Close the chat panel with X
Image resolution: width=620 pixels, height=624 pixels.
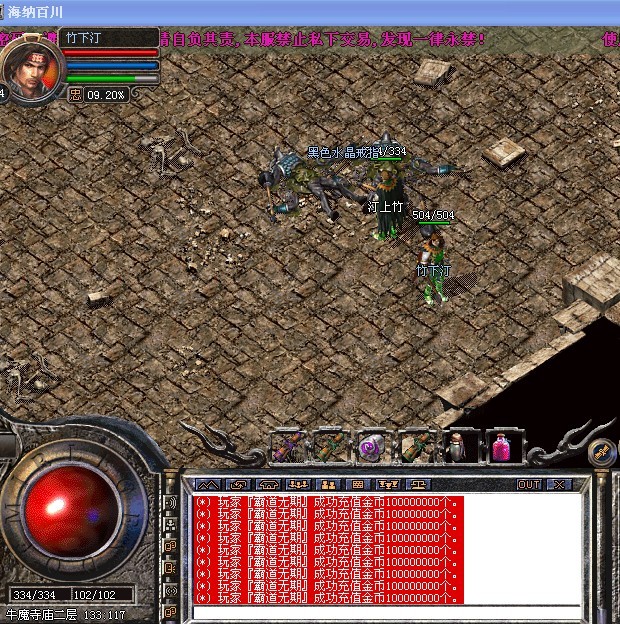(x=558, y=484)
